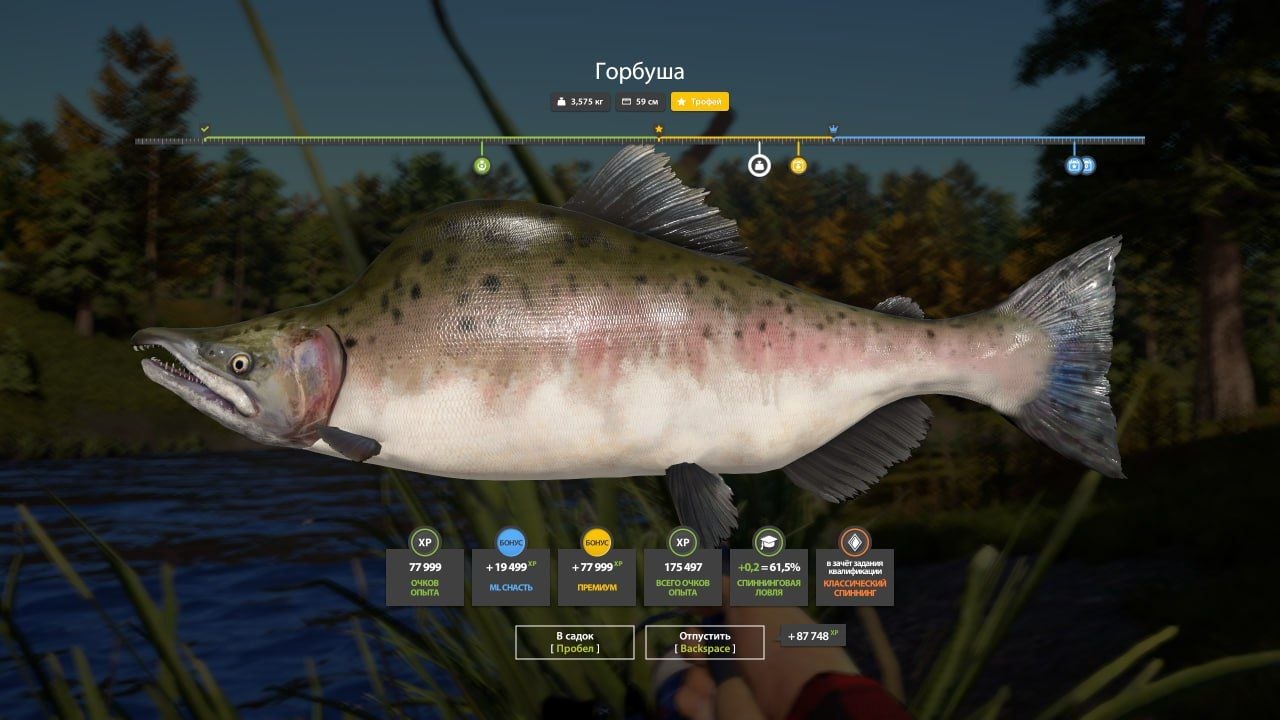Click the white weight marker on the ruler

(x=759, y=165)
